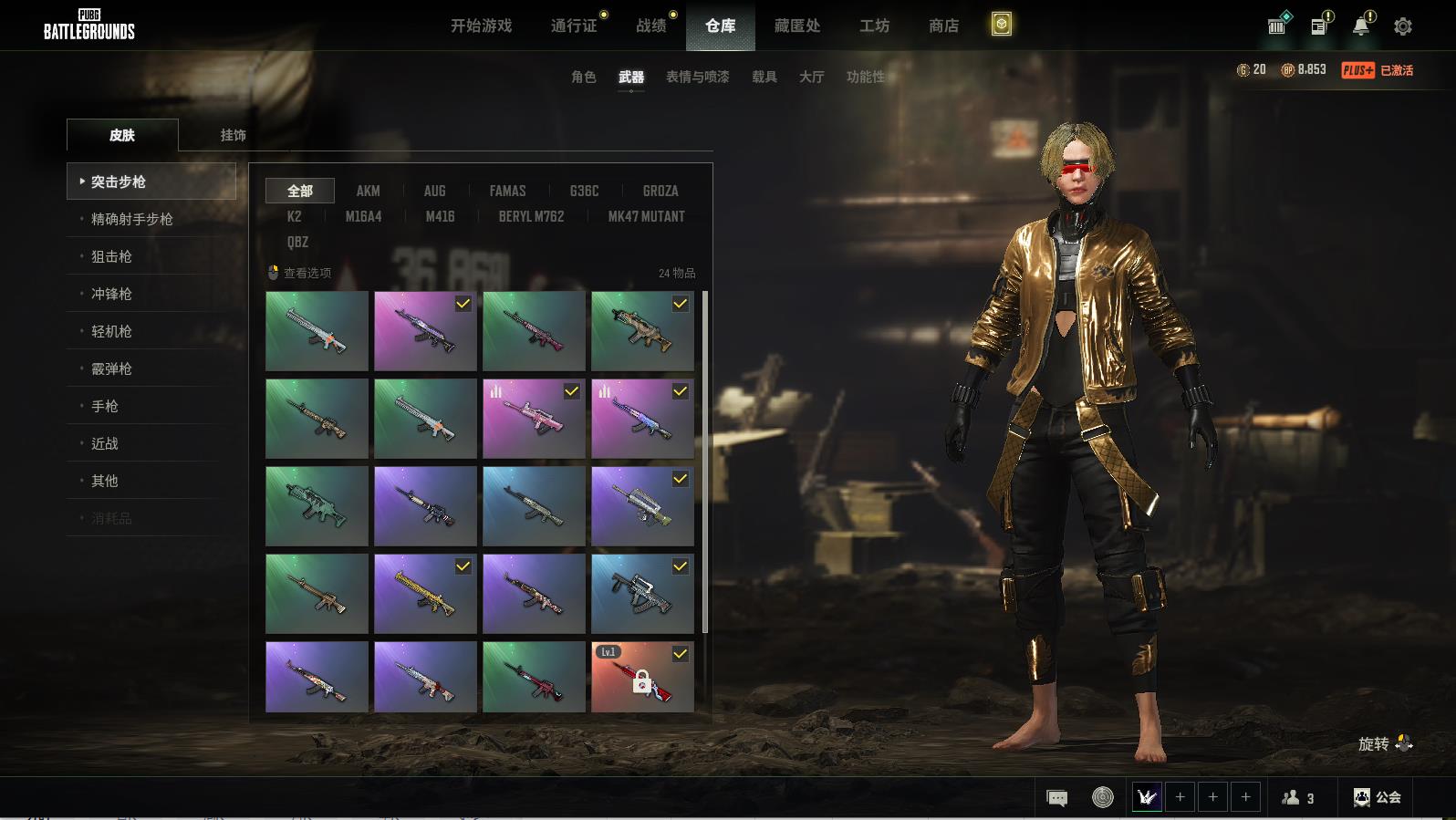Image resolution: width=1456 pixels, height=820 pixels.
Task: Switch to the 角色 sub-tab
Action: [583, 77]
